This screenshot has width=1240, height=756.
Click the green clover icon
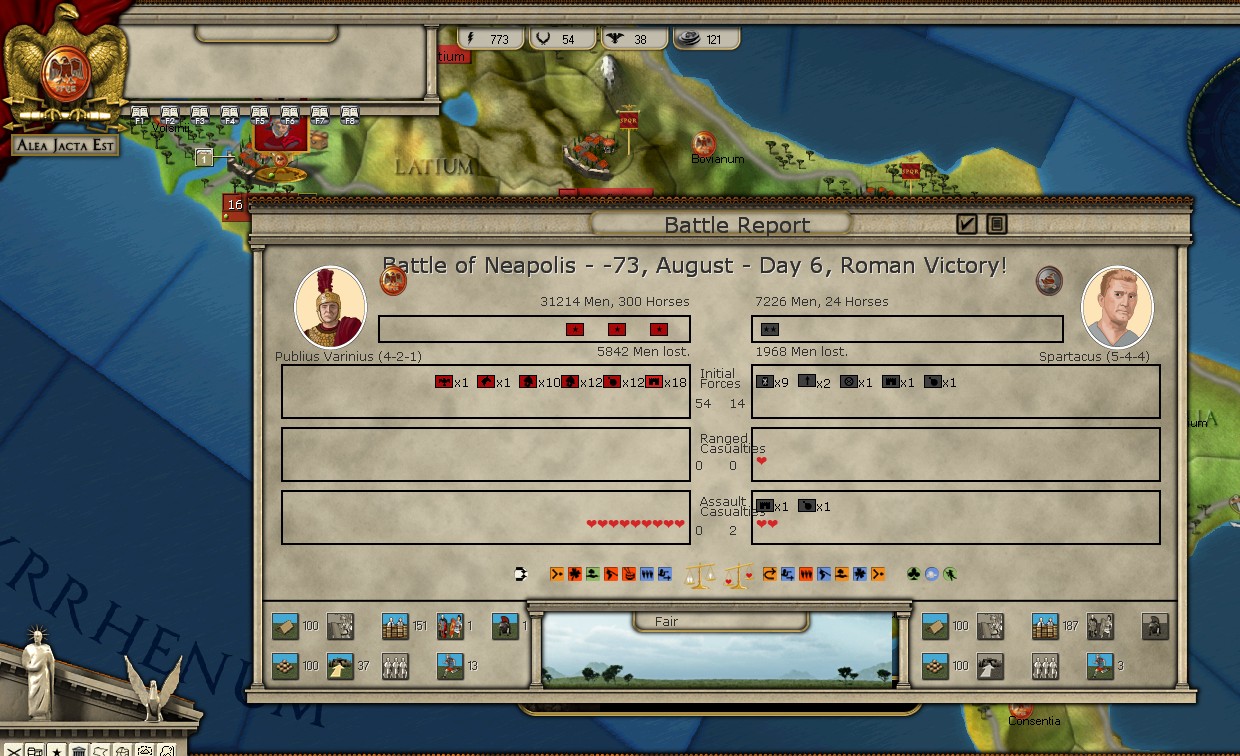pyautogui.click(x=913, y=574)
